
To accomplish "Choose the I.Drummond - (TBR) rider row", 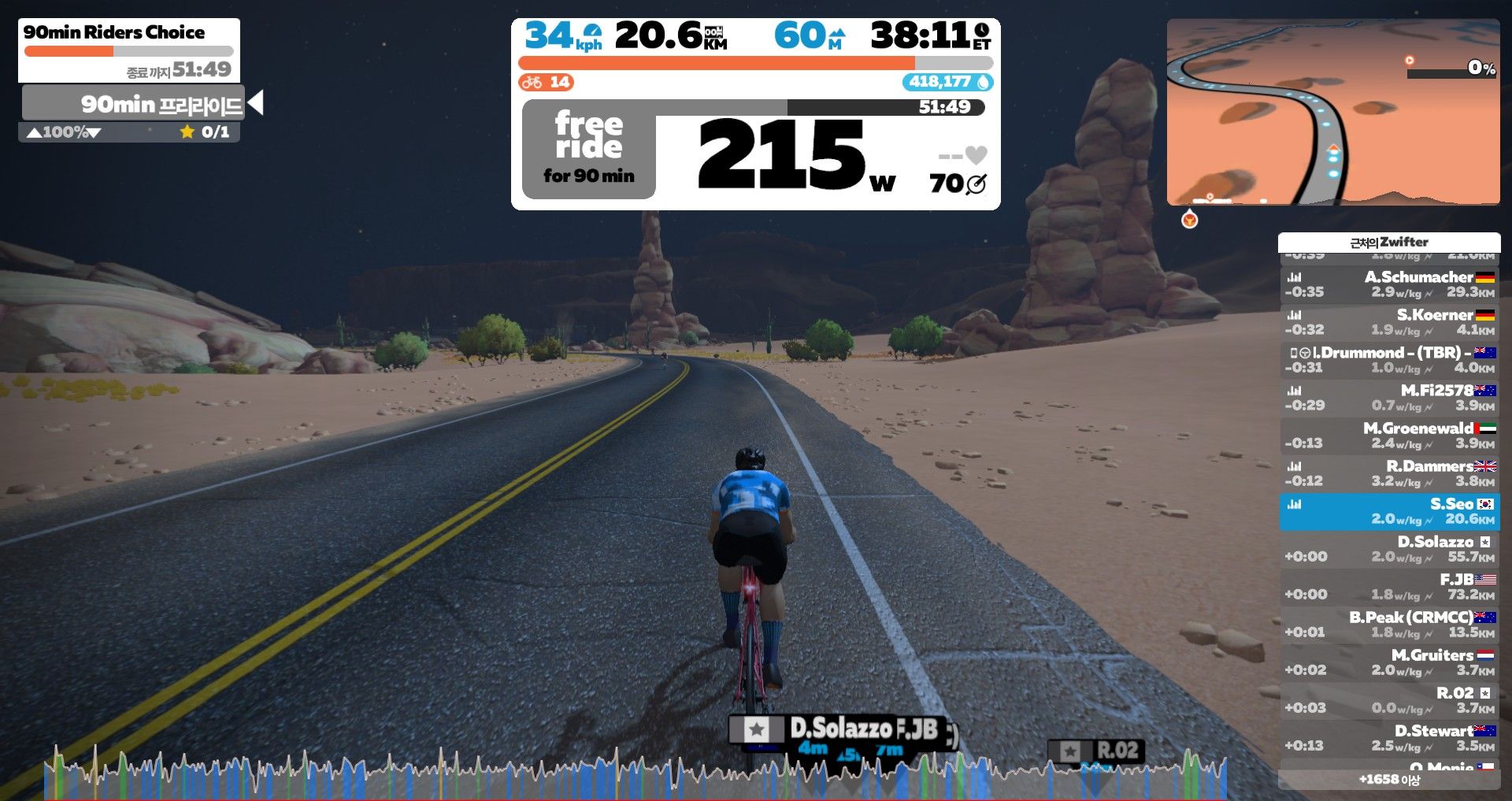I will tap(1389, 360).
